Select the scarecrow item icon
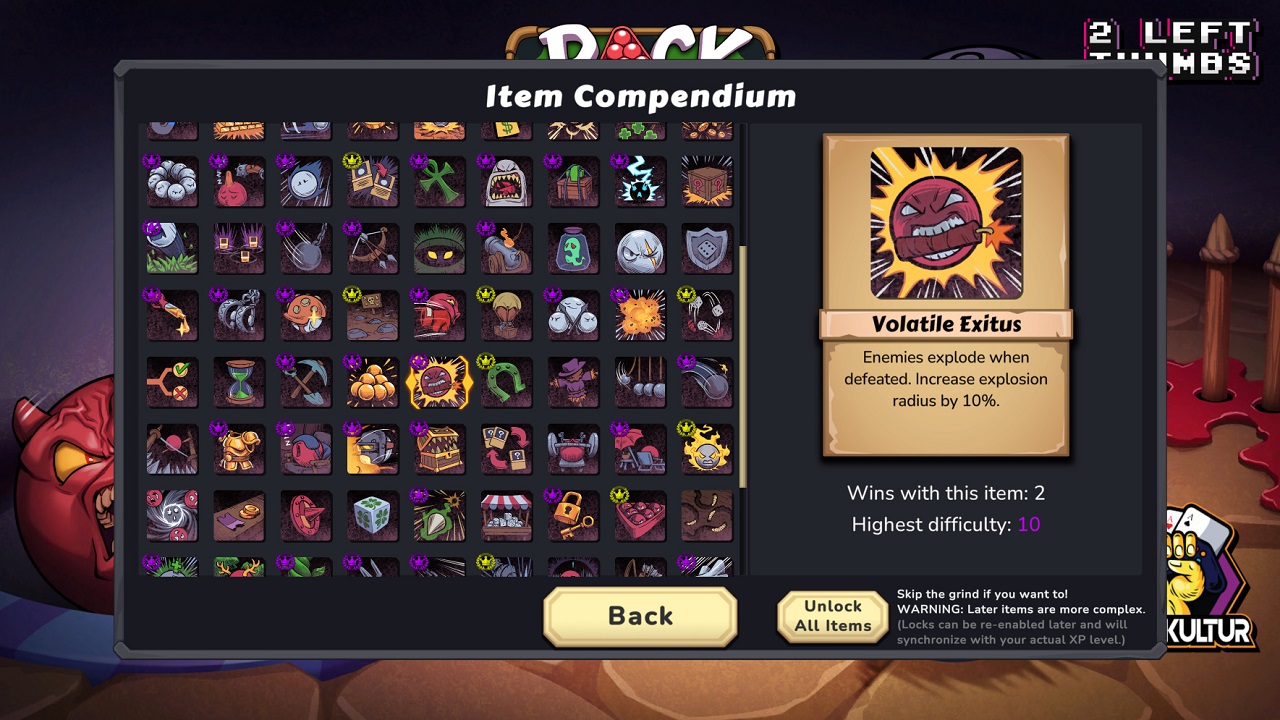The width and height of the screenshot is (1280, 720). click(x=573, y=380)
